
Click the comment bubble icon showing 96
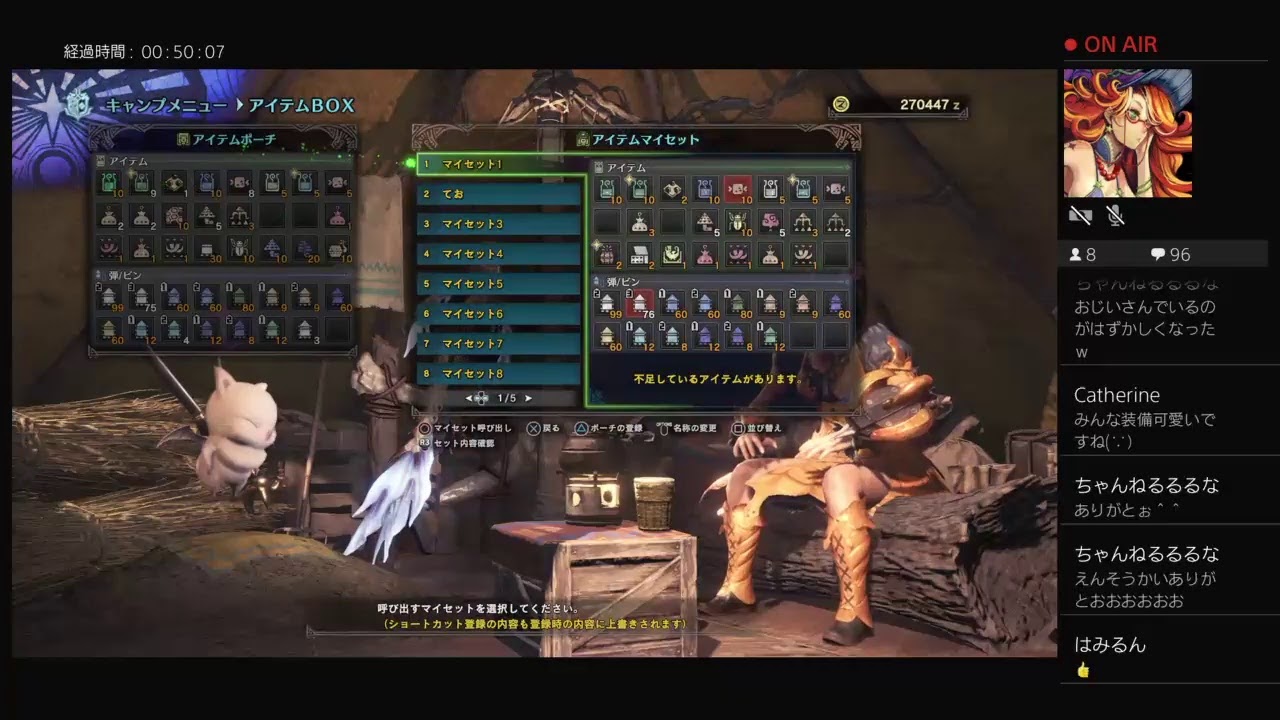click(x=1158, y=254)
